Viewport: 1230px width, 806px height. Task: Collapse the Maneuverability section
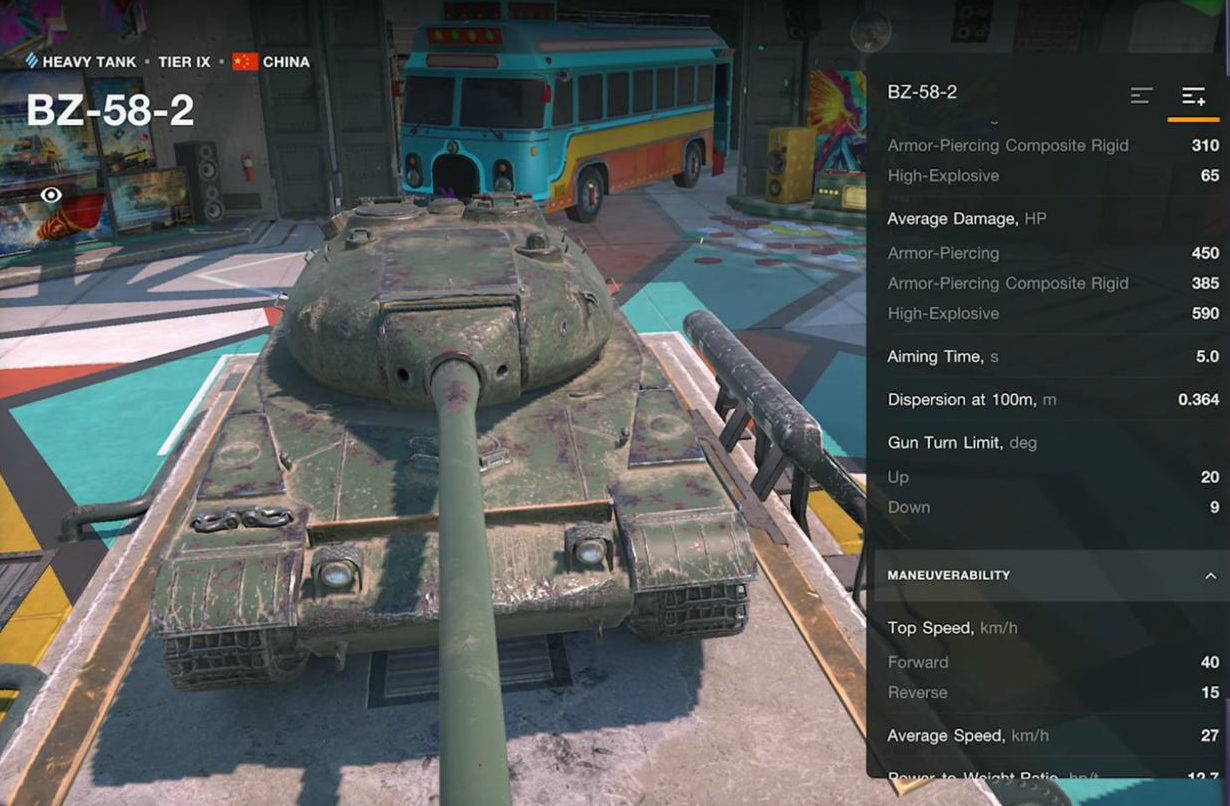click(1209, 575)
